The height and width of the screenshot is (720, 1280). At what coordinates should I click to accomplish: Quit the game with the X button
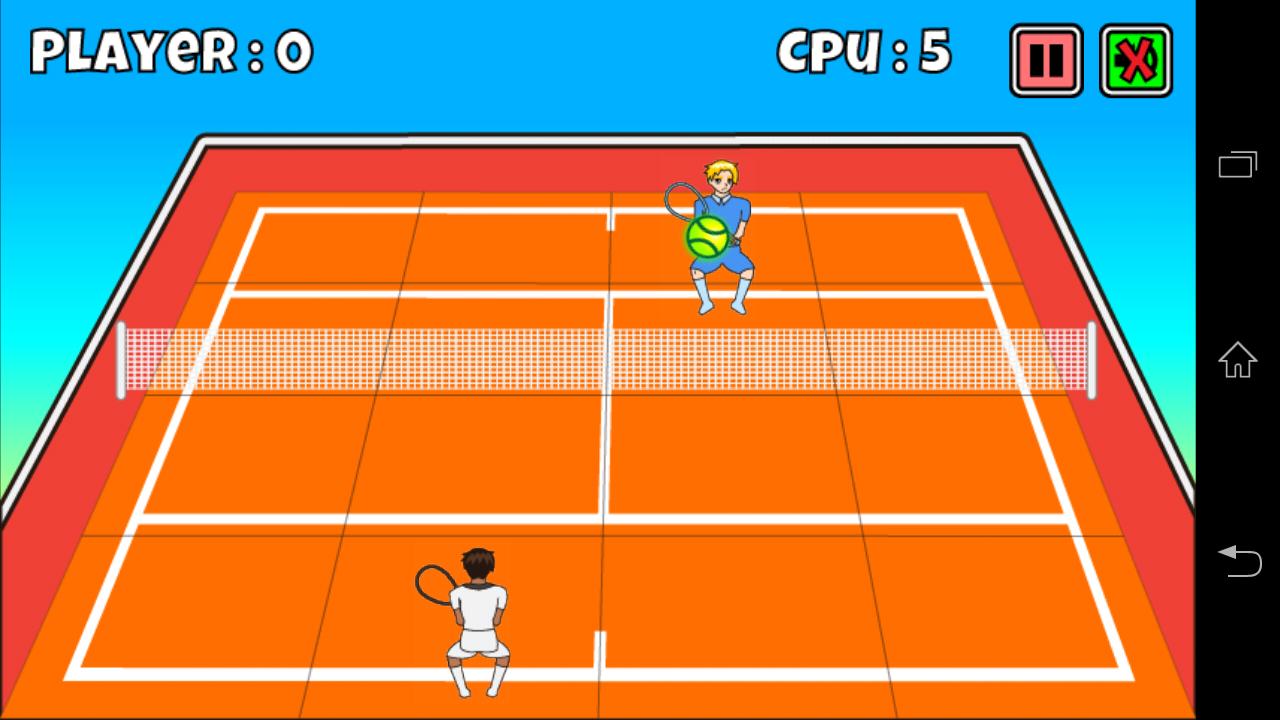(x=1135, y=60)
